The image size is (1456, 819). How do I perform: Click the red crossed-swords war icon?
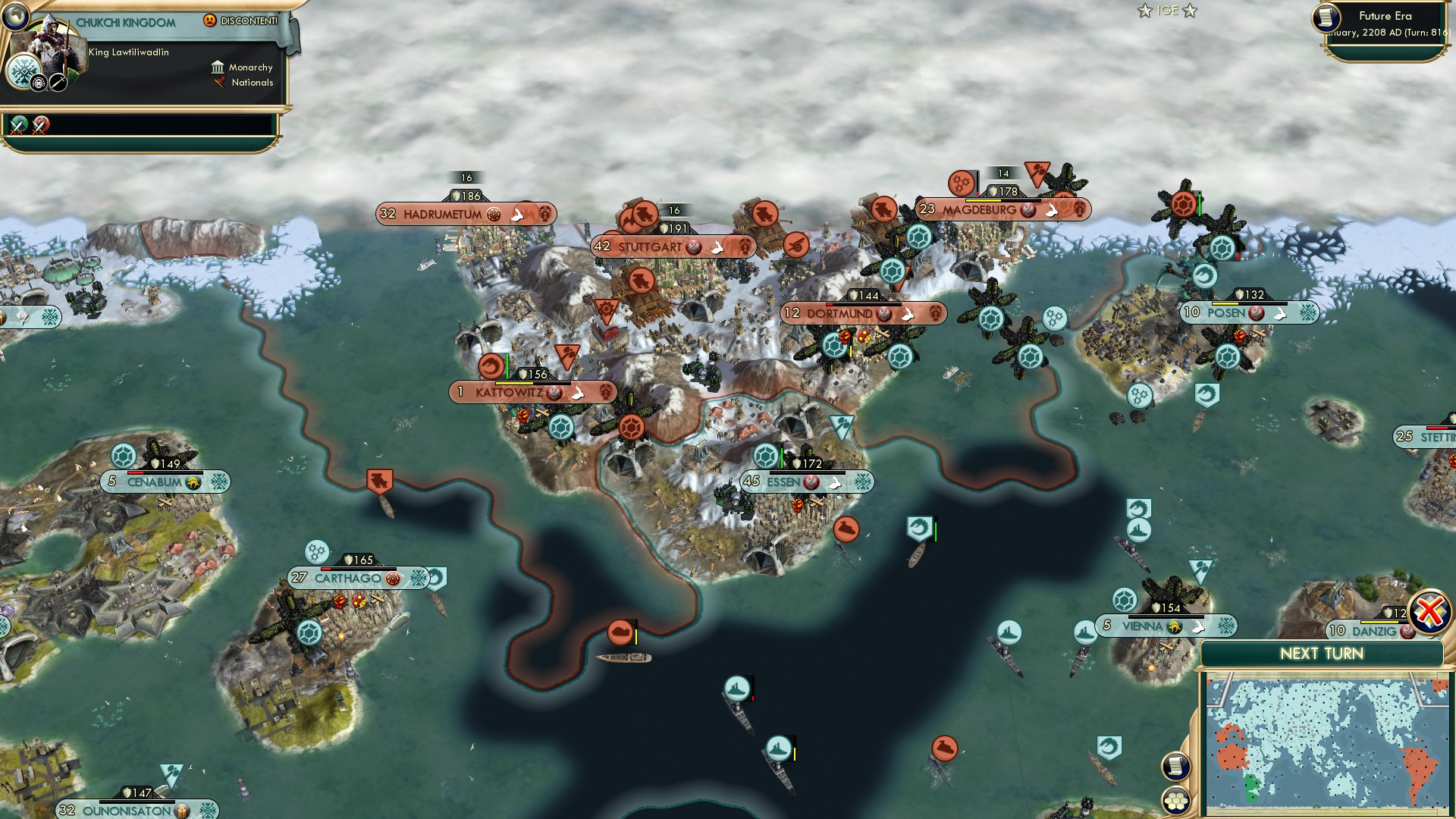click(x=41, y=125)
